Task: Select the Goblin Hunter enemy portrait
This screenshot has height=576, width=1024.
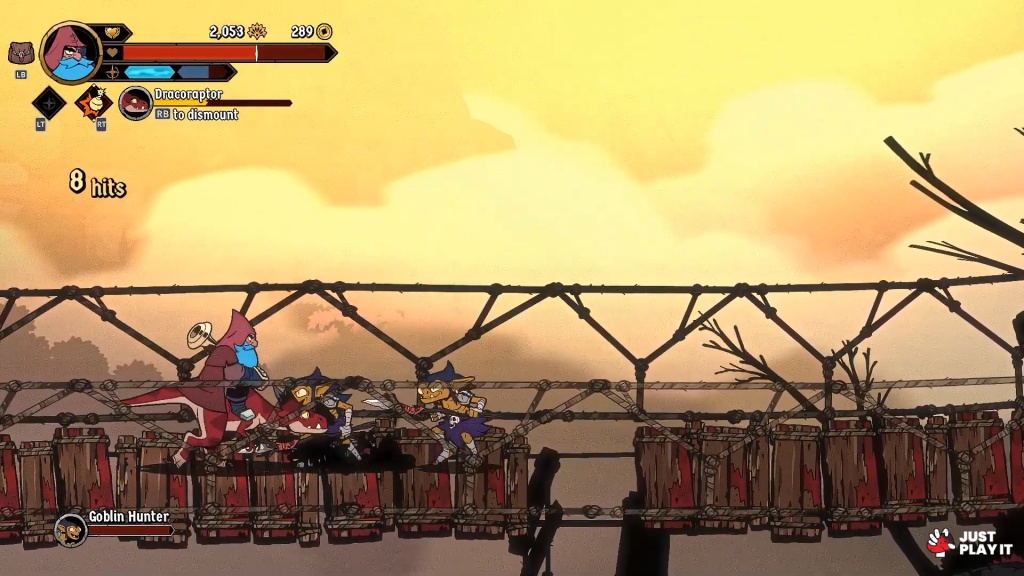Action: click(x=70, y=529)
